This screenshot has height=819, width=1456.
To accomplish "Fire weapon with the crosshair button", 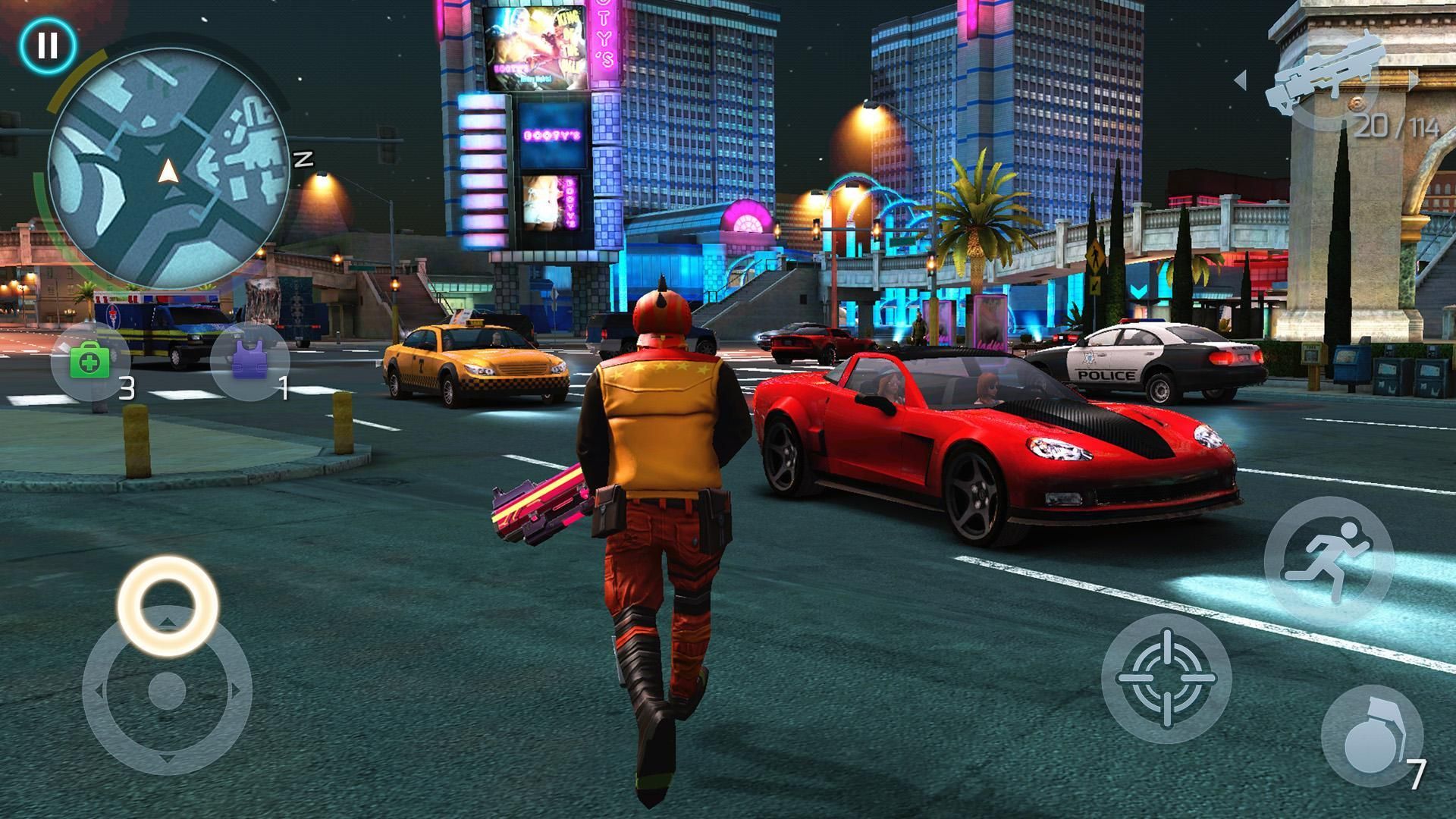I will point(1166,679).
